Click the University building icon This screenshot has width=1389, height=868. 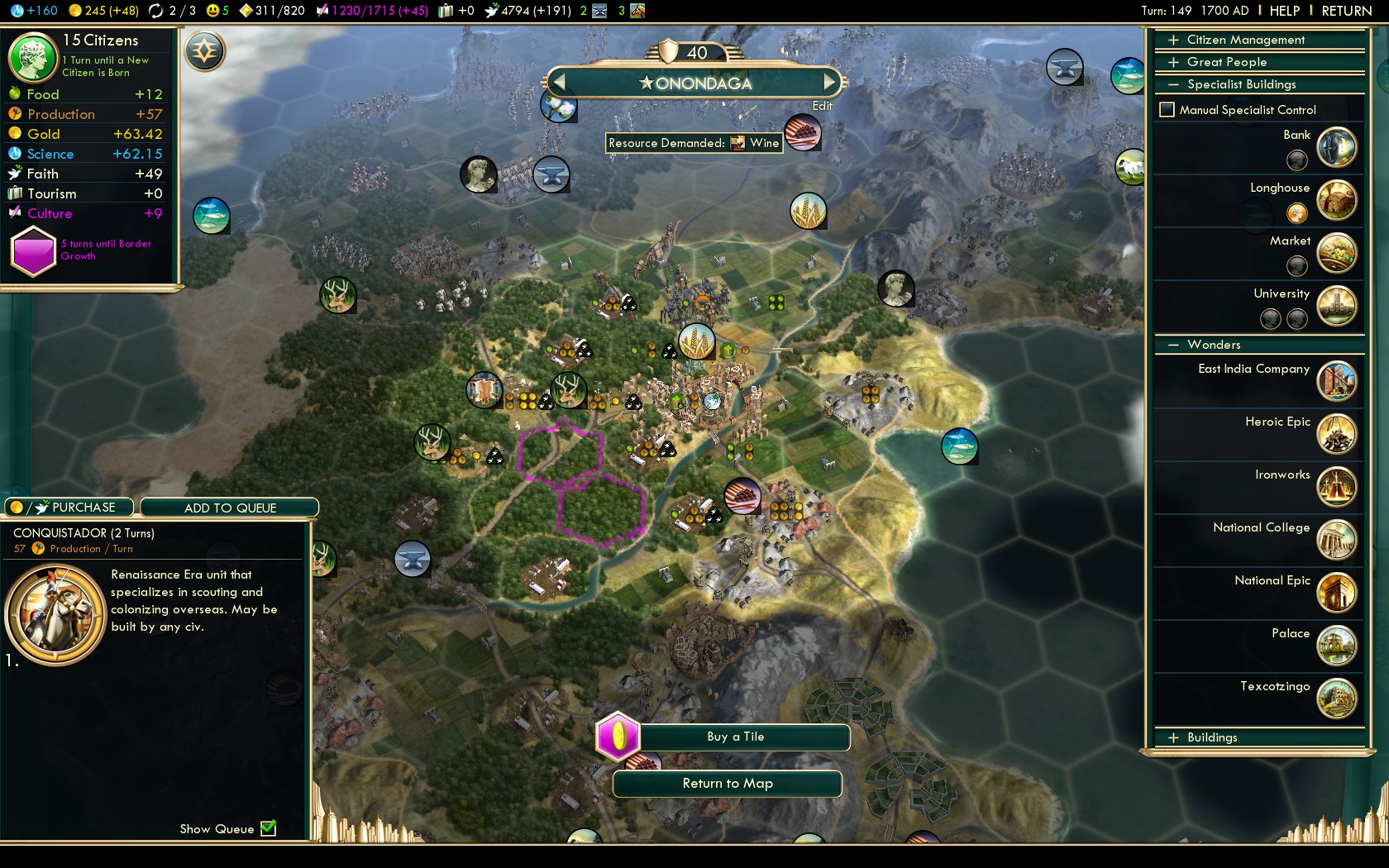[1336, 305]
